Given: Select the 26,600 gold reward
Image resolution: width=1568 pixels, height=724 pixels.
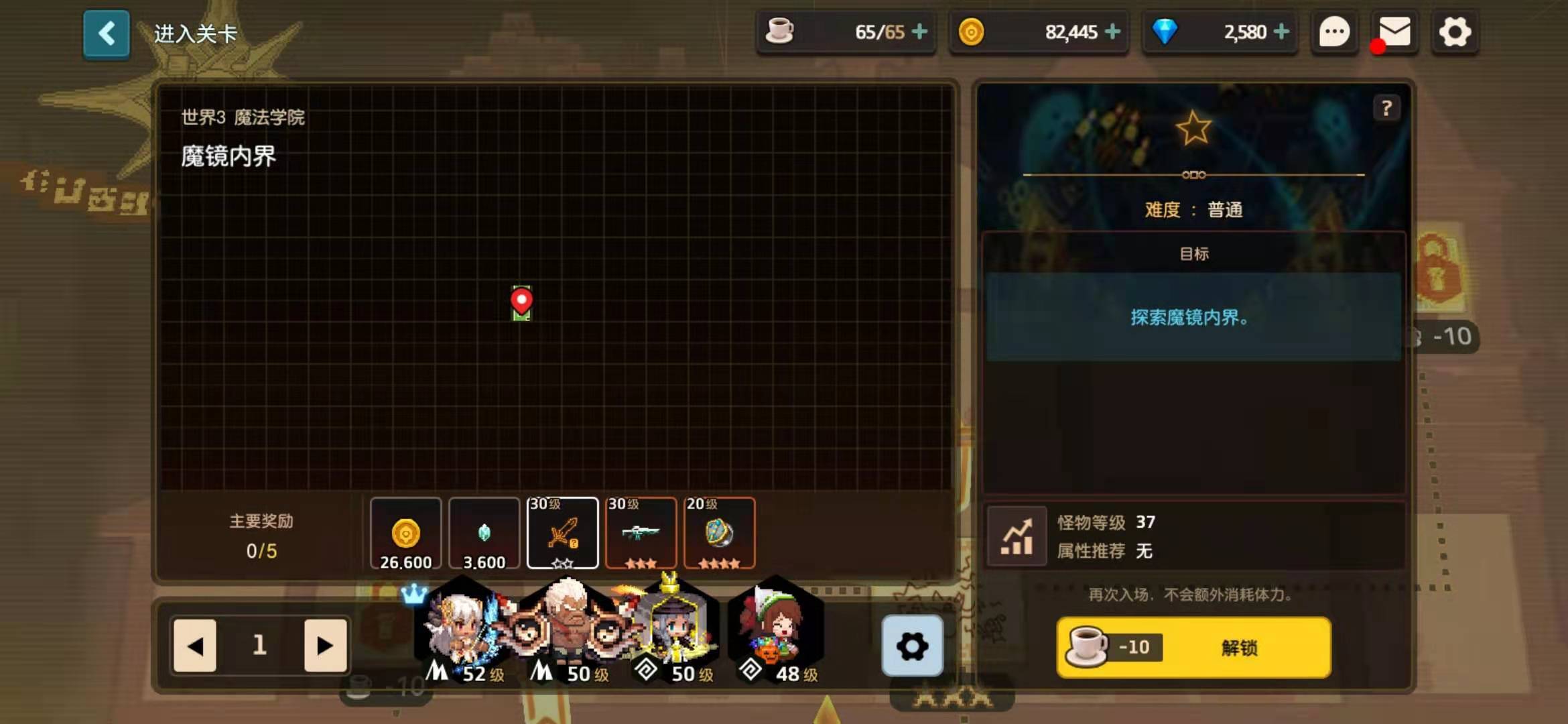Looking at the screenshot, I should [x=405, y=534].
